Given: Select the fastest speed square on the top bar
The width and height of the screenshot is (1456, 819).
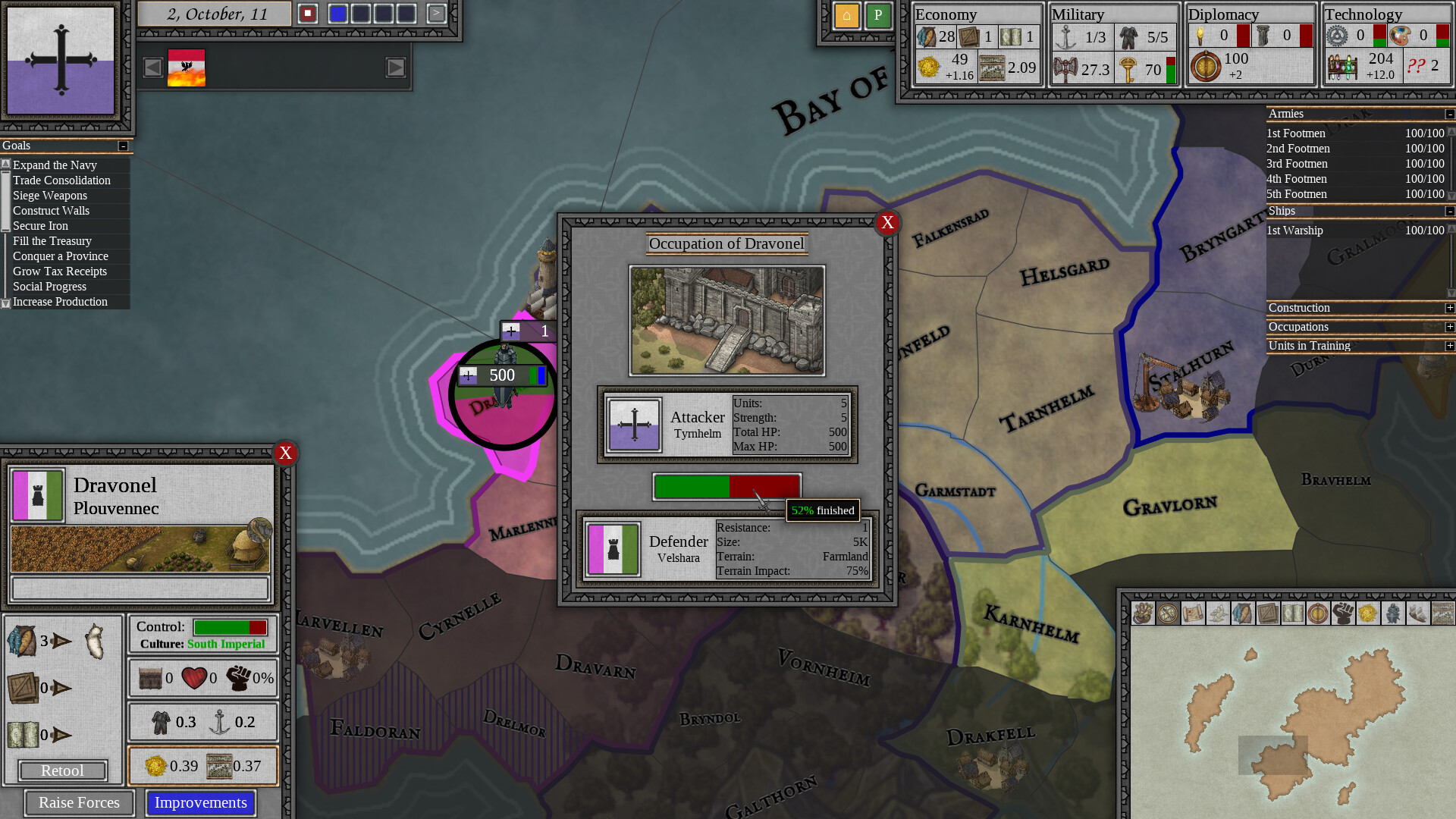Looking at the screenshot, I should 406,13.
